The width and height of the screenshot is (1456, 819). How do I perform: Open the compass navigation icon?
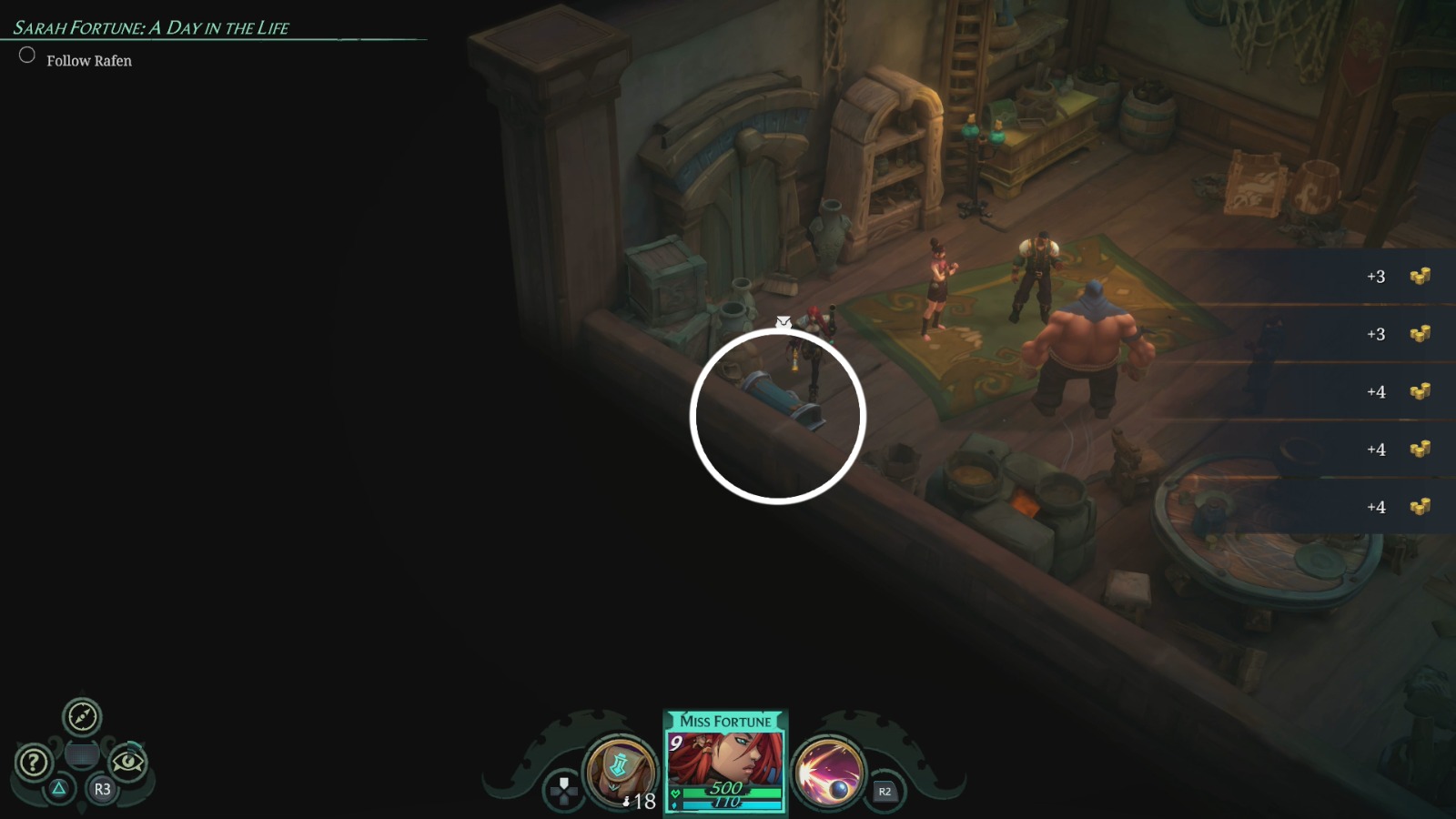tap(81, 718)
